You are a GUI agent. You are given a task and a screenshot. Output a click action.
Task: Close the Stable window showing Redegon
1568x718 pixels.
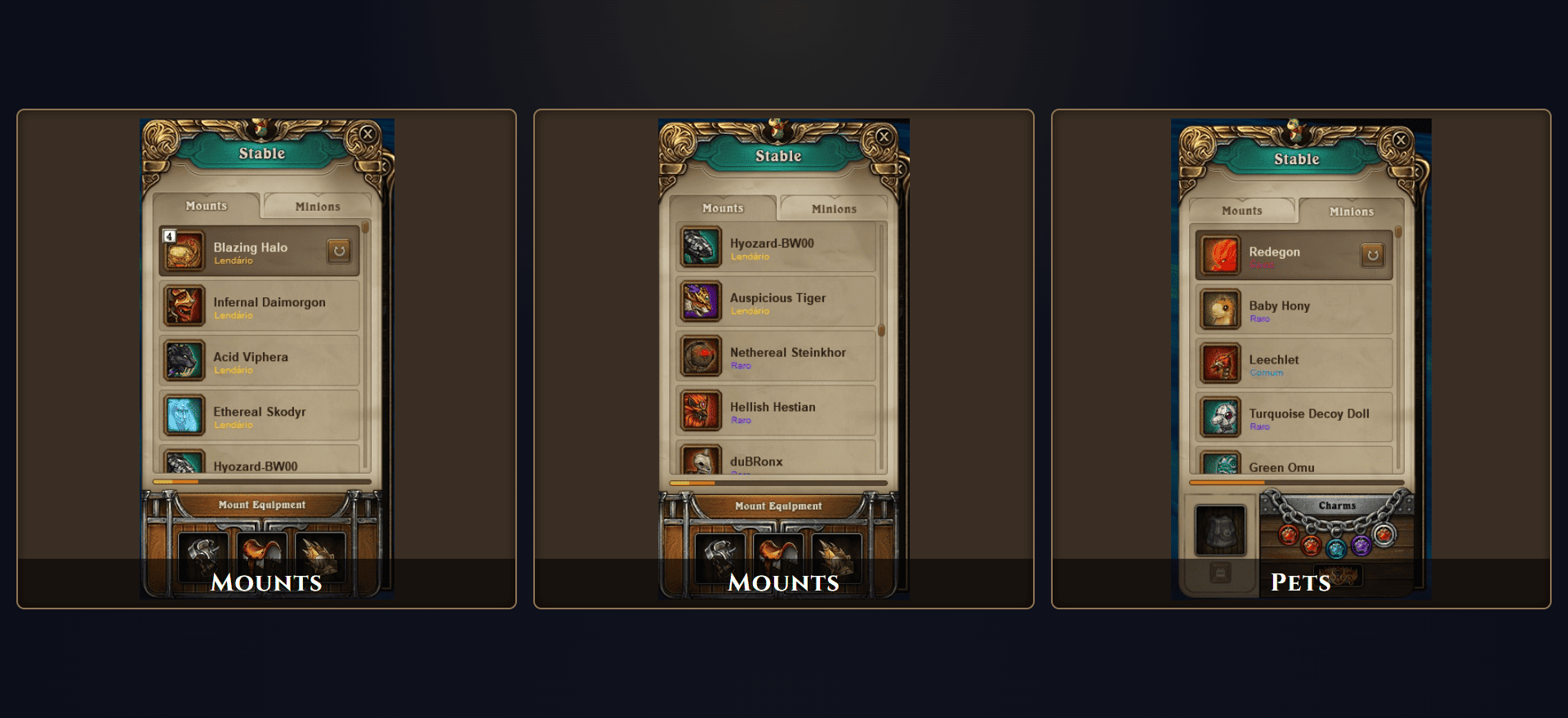1401,140
